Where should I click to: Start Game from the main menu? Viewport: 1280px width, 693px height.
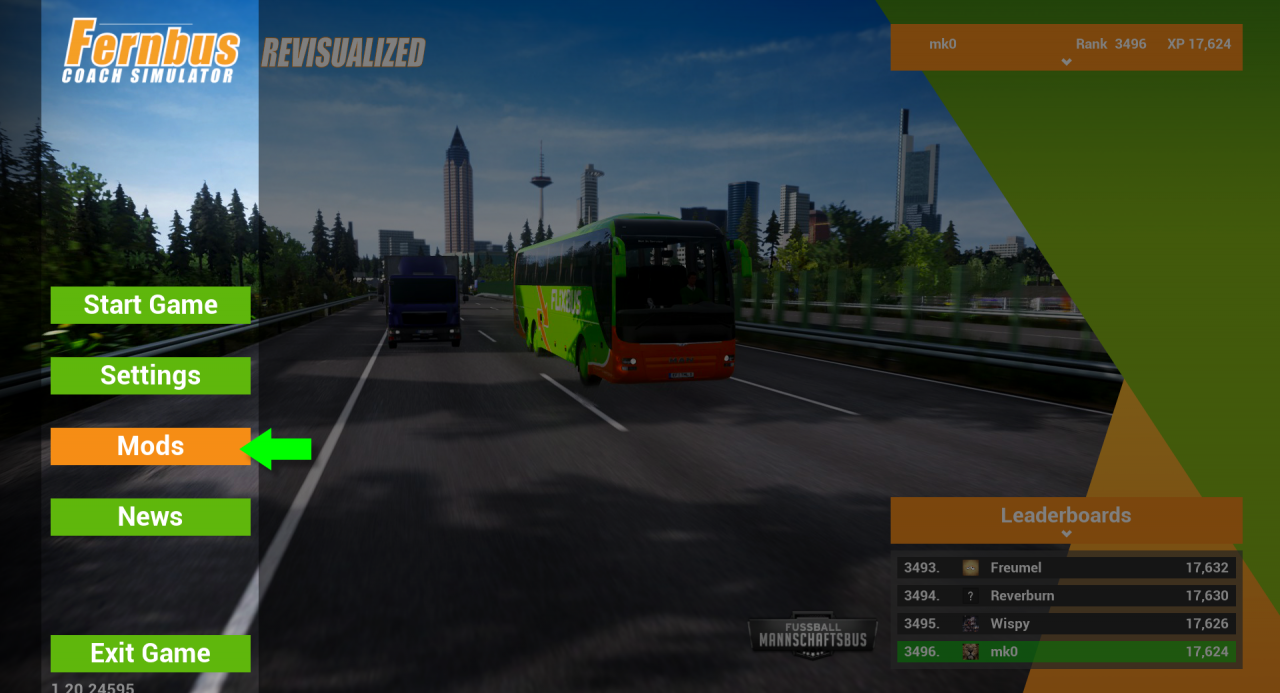[x=150, y=305]
